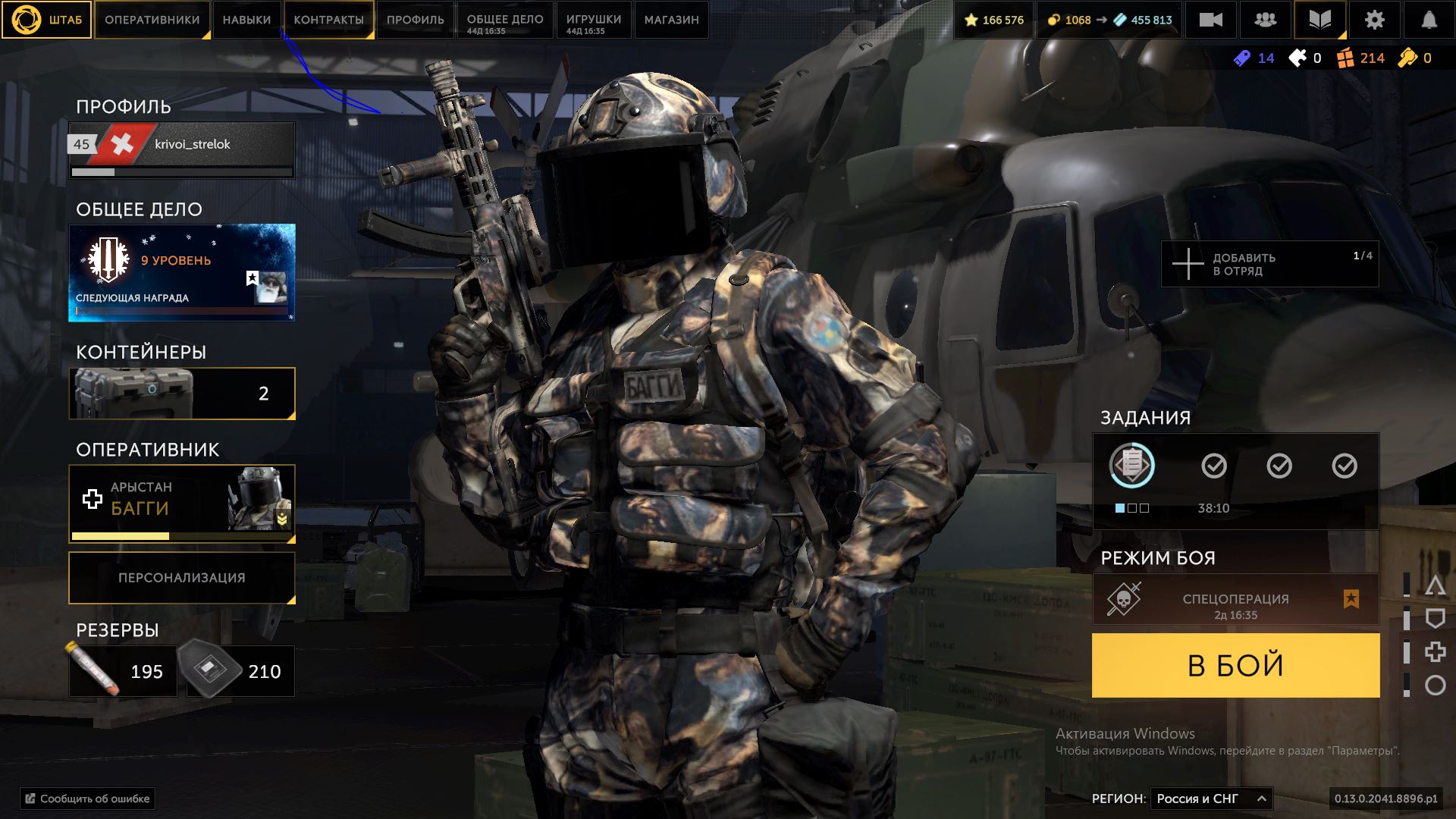Open the Оперативники tab
Image resolution: width=1456 pixels, height=819 pixels.
click(152, 20)
